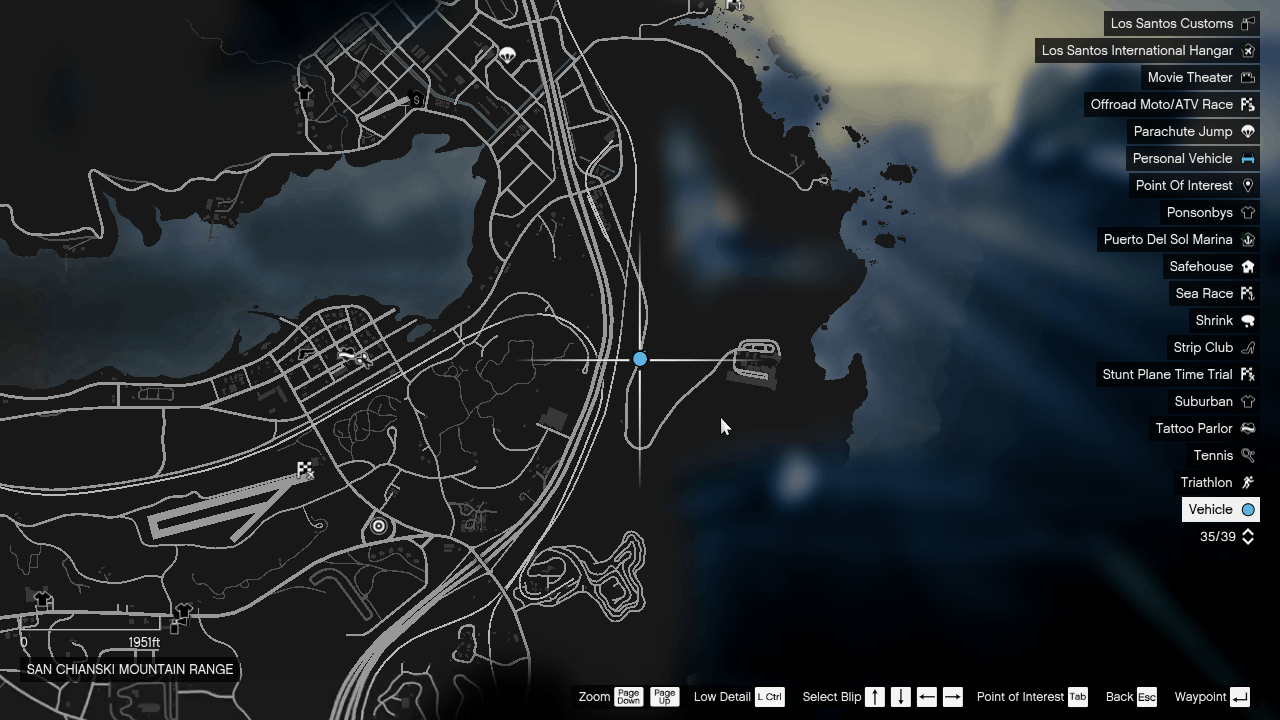Select the Sea Race legend entry

click(x=1203, y=293)
